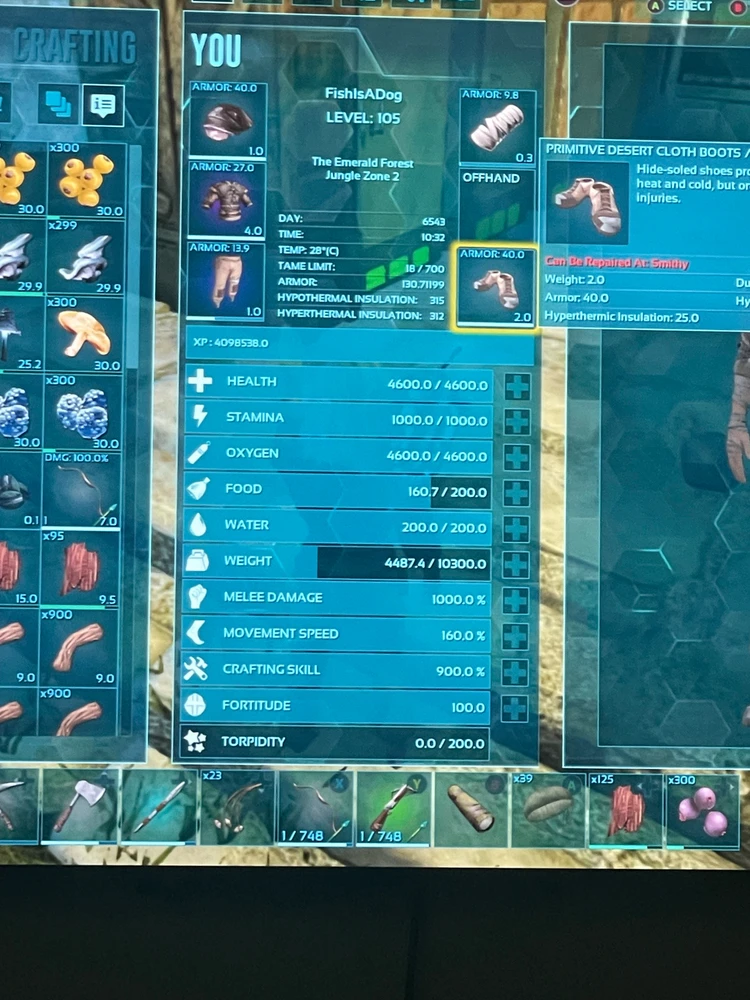Increase Stamina with its plus button

[x=517, y=421]
